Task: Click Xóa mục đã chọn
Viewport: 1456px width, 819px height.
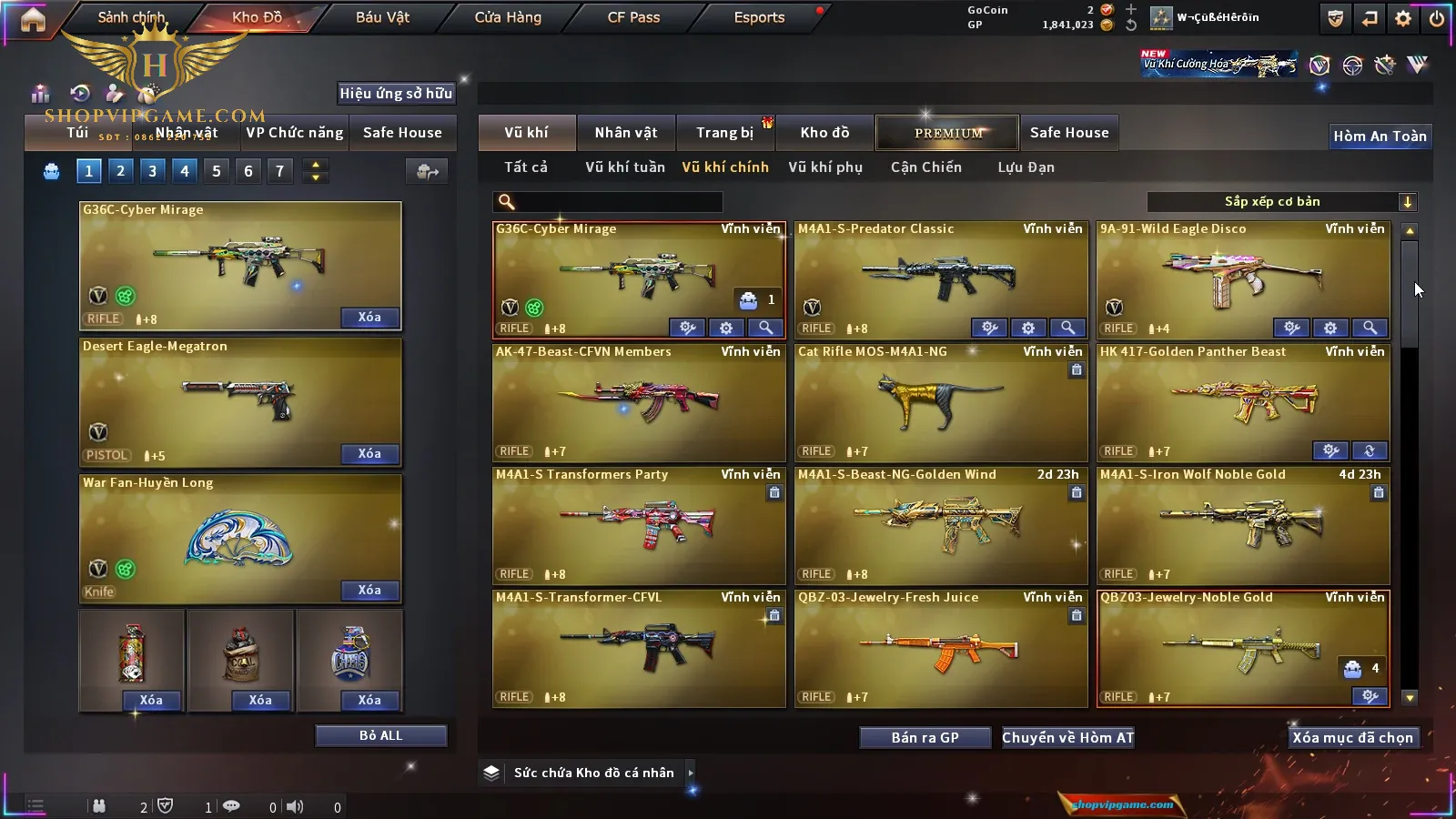Action: pos(1352,737)
